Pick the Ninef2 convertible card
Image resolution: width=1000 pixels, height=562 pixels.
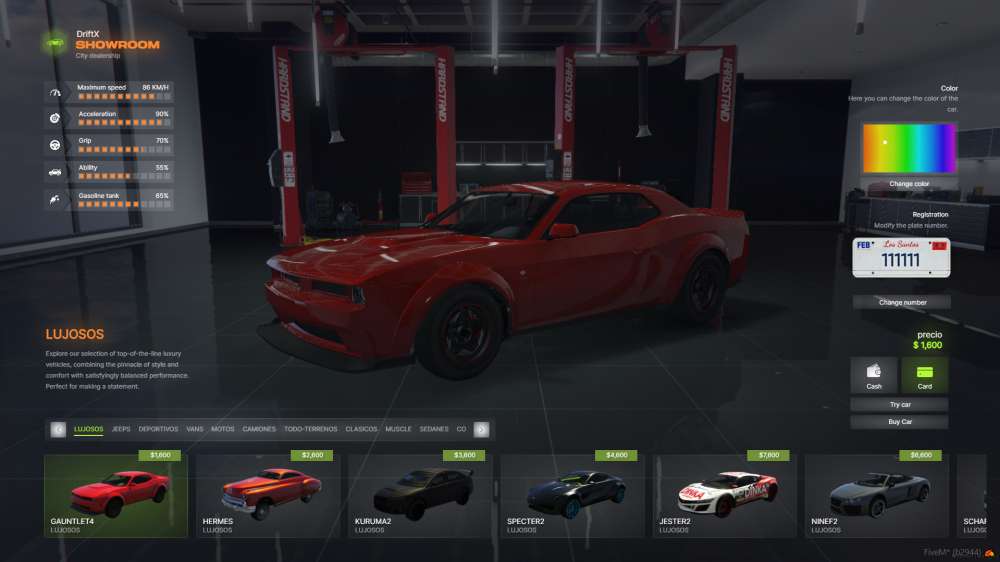877,495
